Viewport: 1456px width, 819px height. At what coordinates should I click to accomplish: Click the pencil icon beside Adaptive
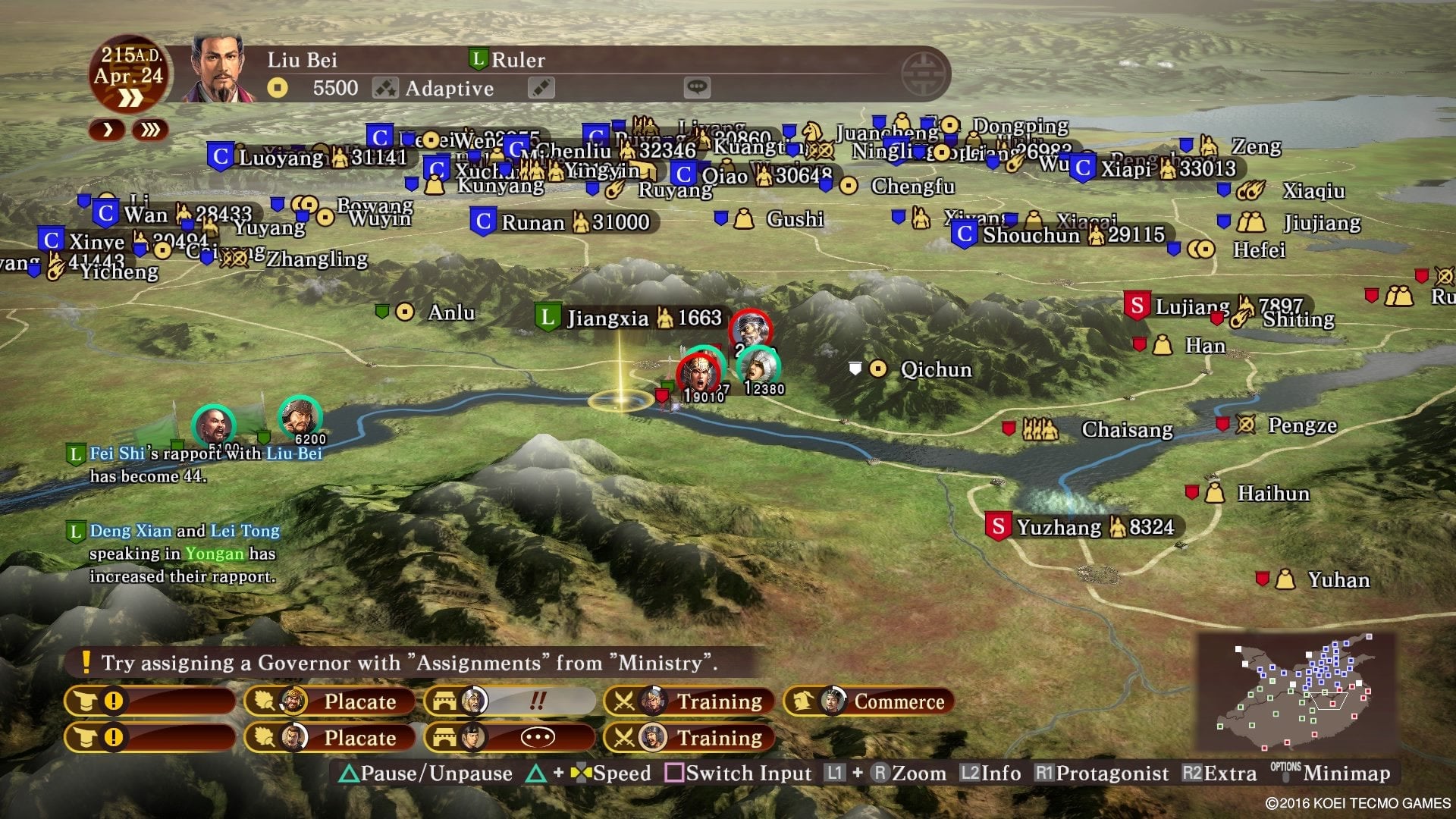541,88
